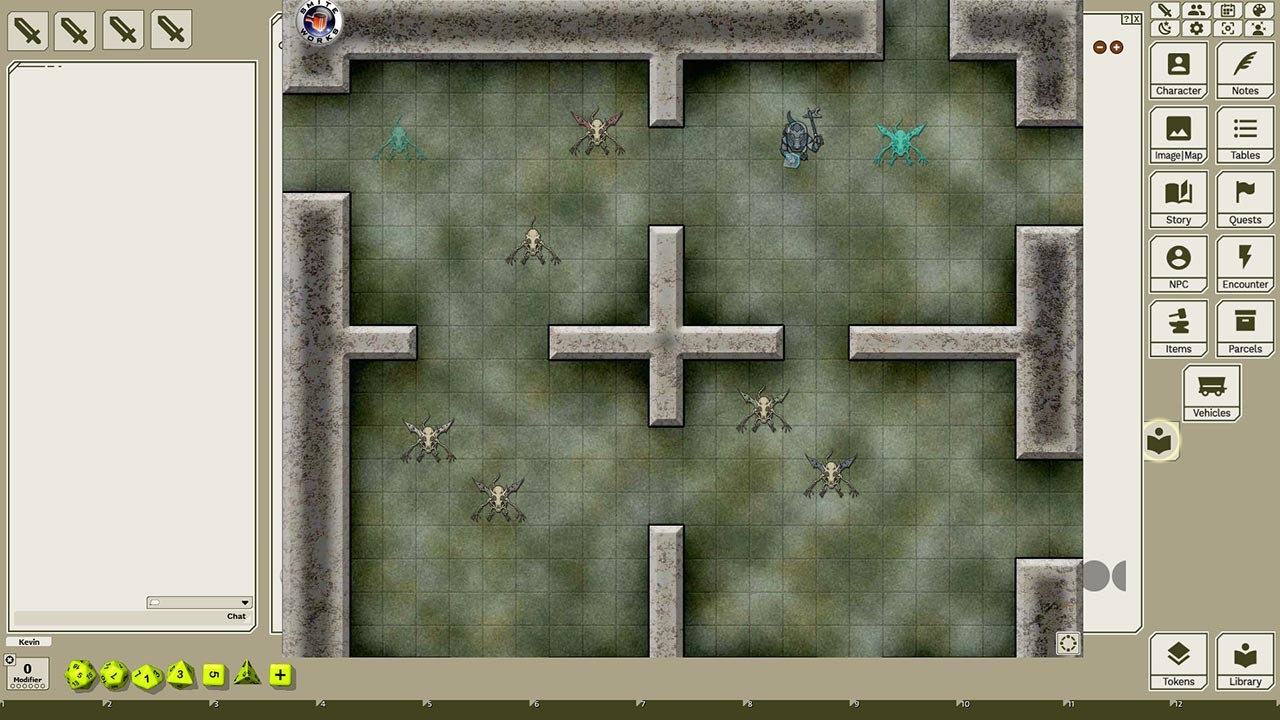Expand the Vehicles sidebar flyout
This screenshot has height=720, width=1280.
click(x=1211, y=392)
